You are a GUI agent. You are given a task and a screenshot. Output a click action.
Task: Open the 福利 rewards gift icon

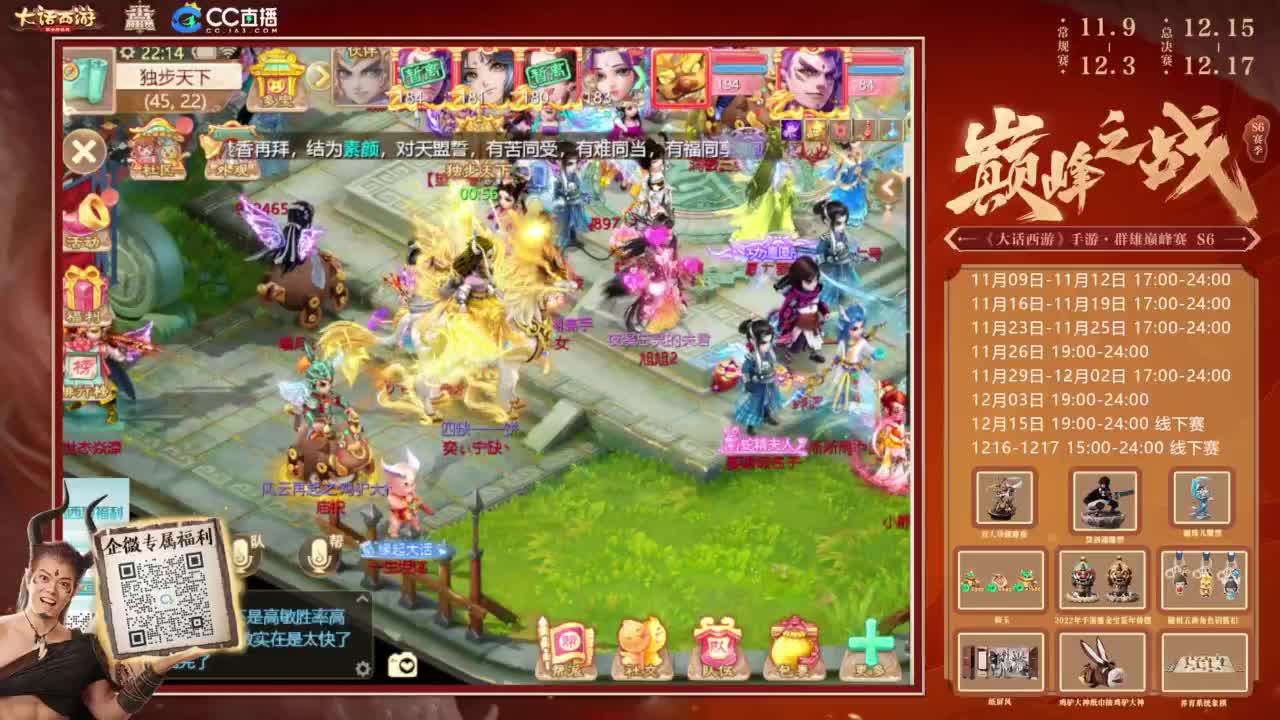[85, 290]
